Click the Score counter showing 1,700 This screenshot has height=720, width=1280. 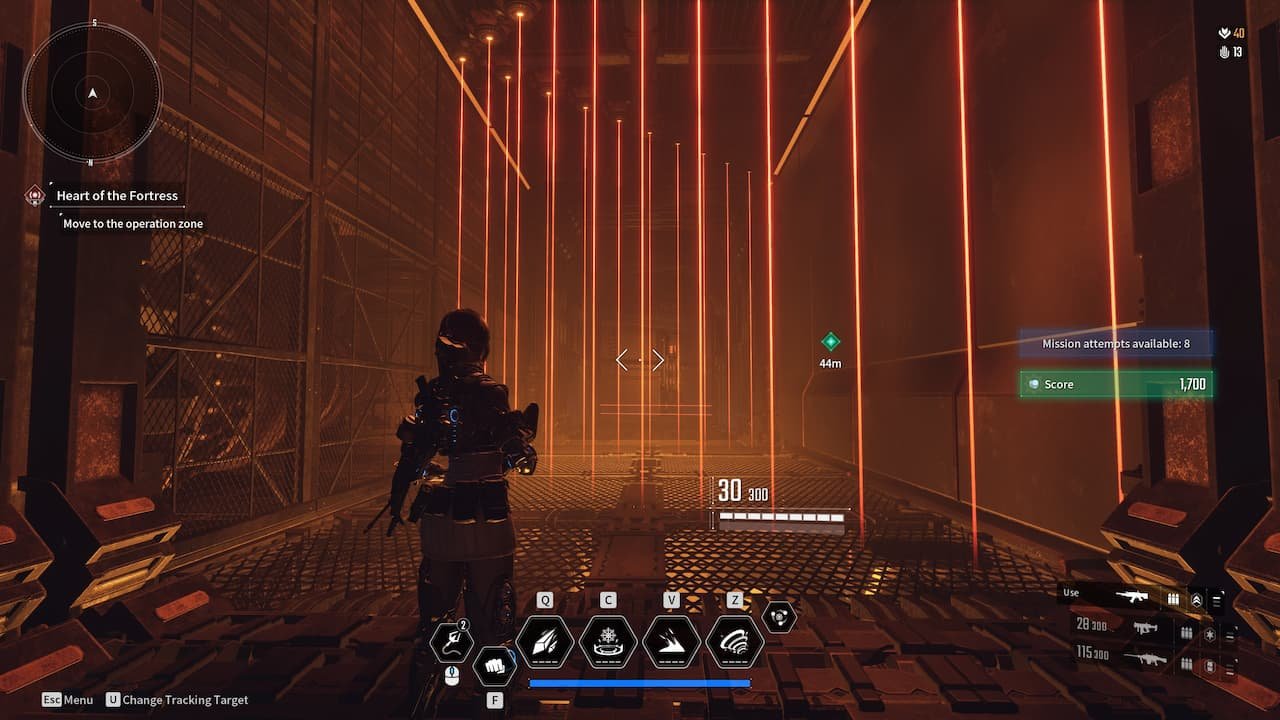pyautogui.click(x=1116, y=383)
